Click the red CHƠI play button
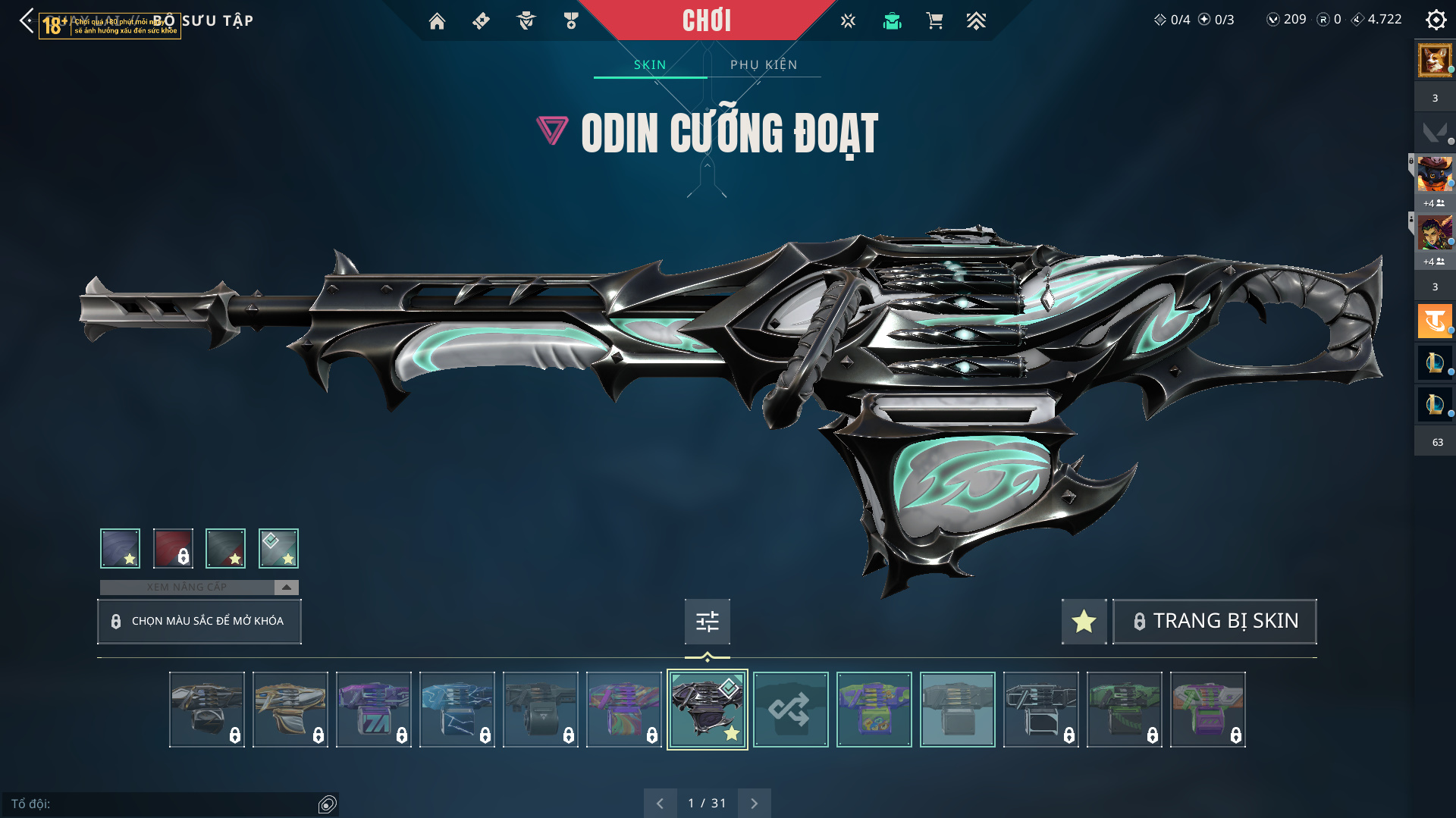1456x818 pixels. [x=707, y=20]
